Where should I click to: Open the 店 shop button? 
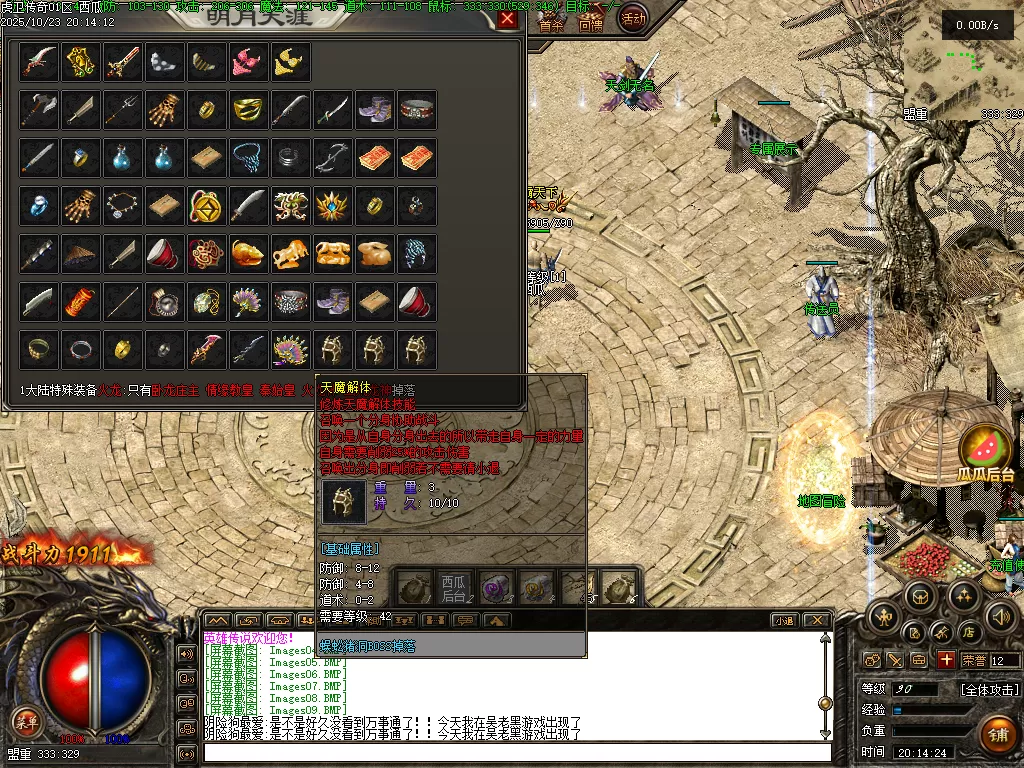[x=968, y=632]
